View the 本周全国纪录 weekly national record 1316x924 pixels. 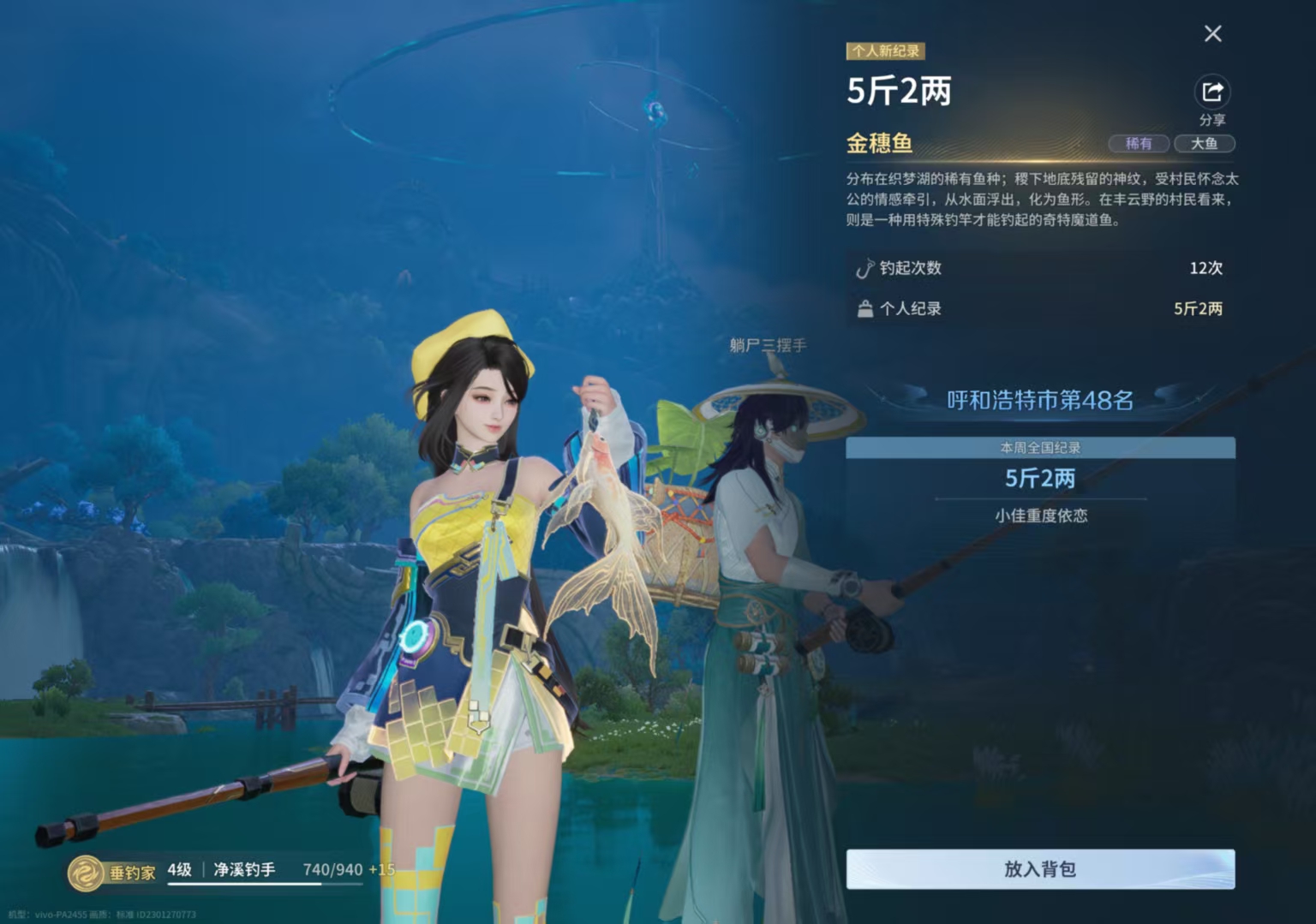click(x=1040, y=448)
